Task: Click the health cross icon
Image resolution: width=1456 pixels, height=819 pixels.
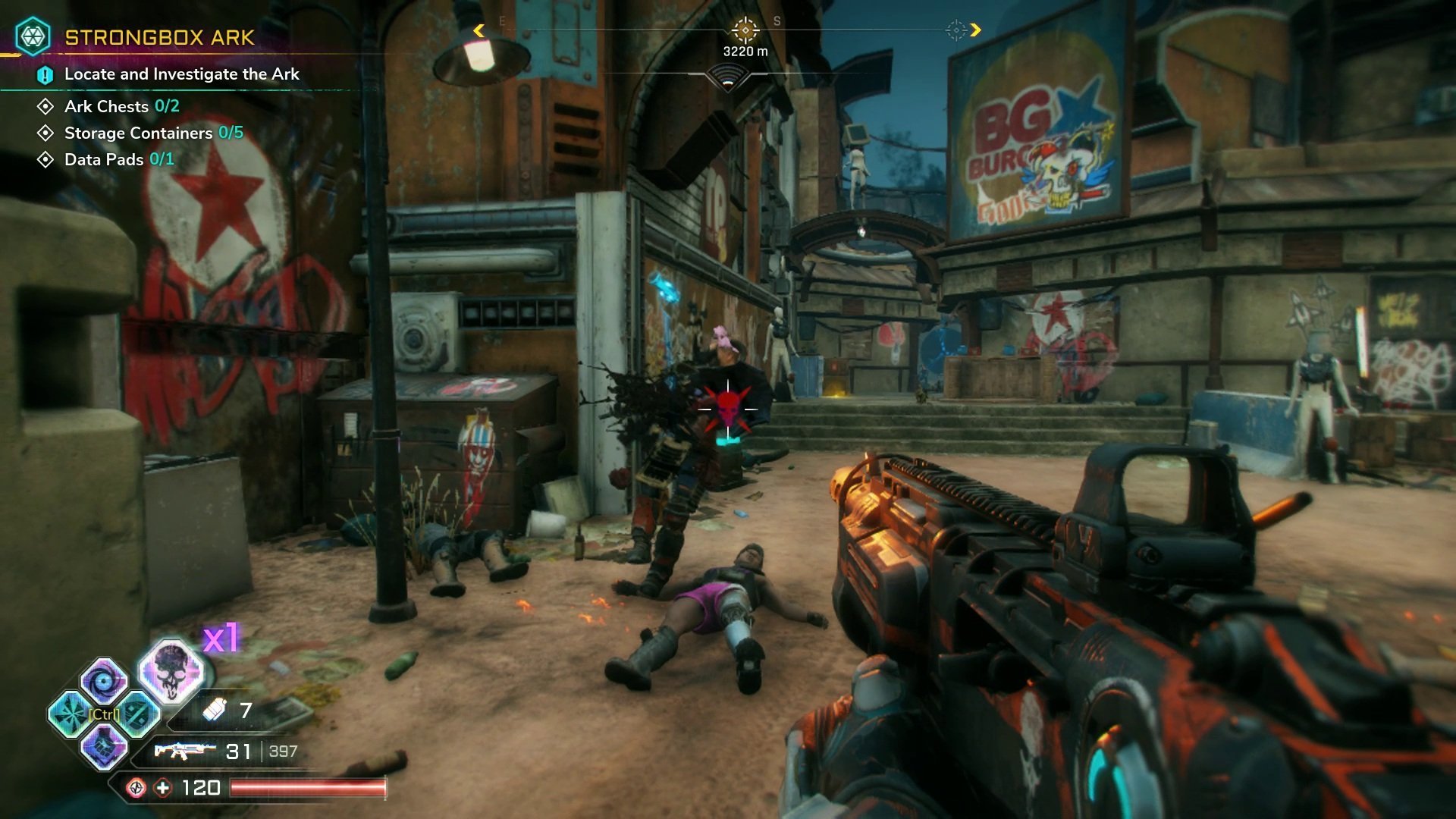Action: click(163, 788)
